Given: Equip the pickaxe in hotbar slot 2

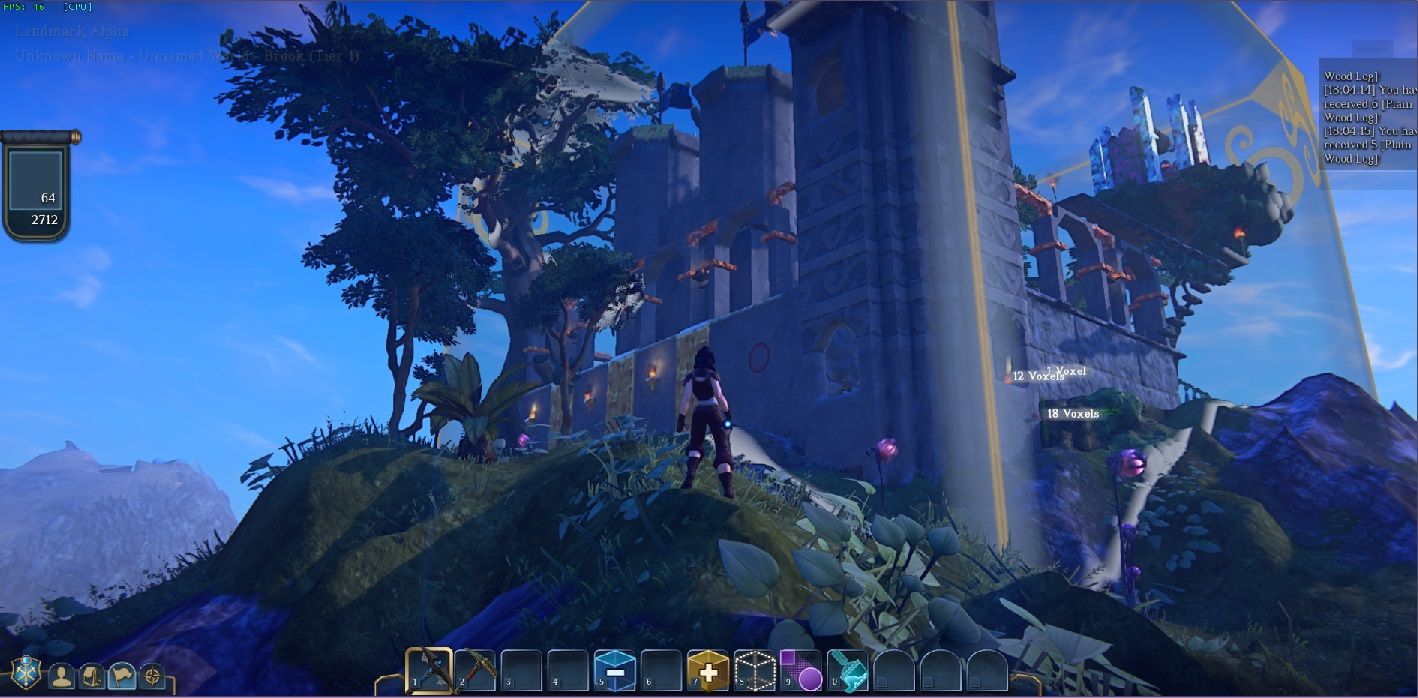Looking at the screenshot, I should (x=475, y=670).
